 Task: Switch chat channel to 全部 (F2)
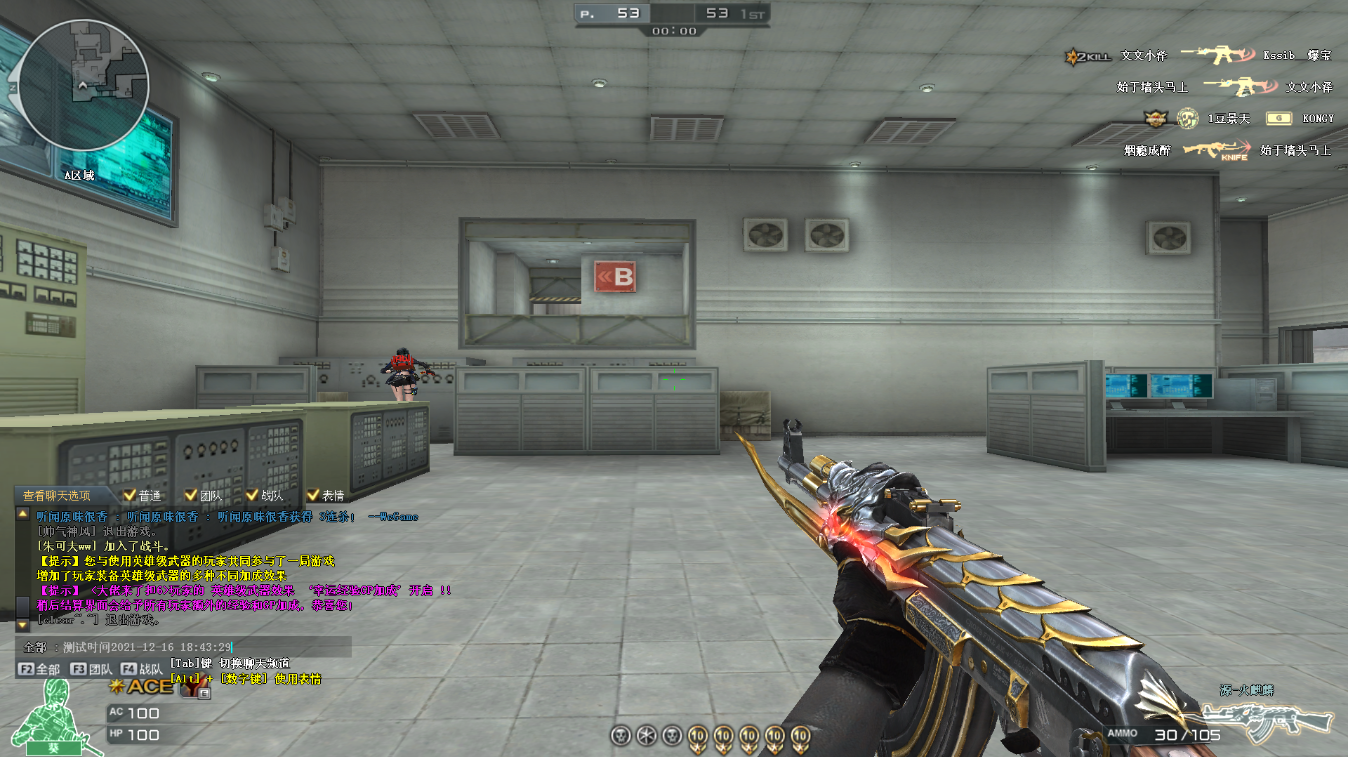pos(40,669)
